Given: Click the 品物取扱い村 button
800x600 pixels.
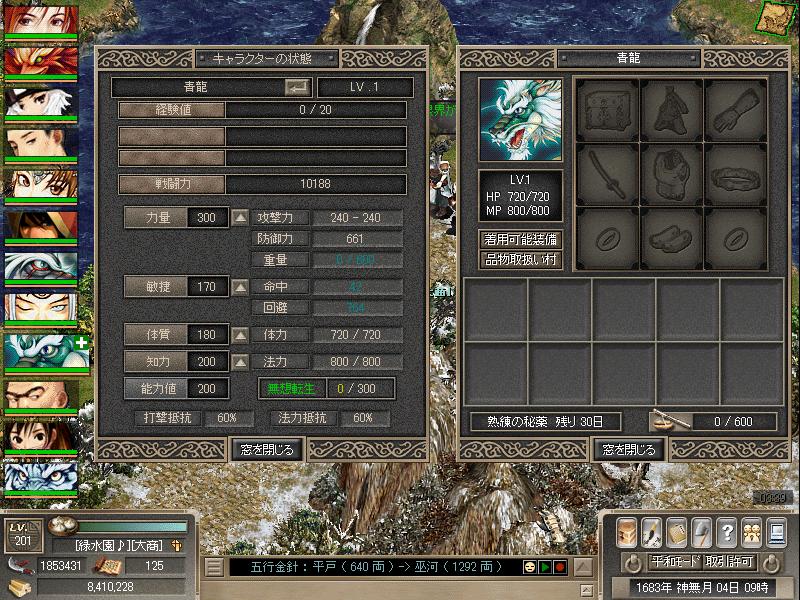Looking at the screenshot, I should pyautogui.click(x=520, y=260).
